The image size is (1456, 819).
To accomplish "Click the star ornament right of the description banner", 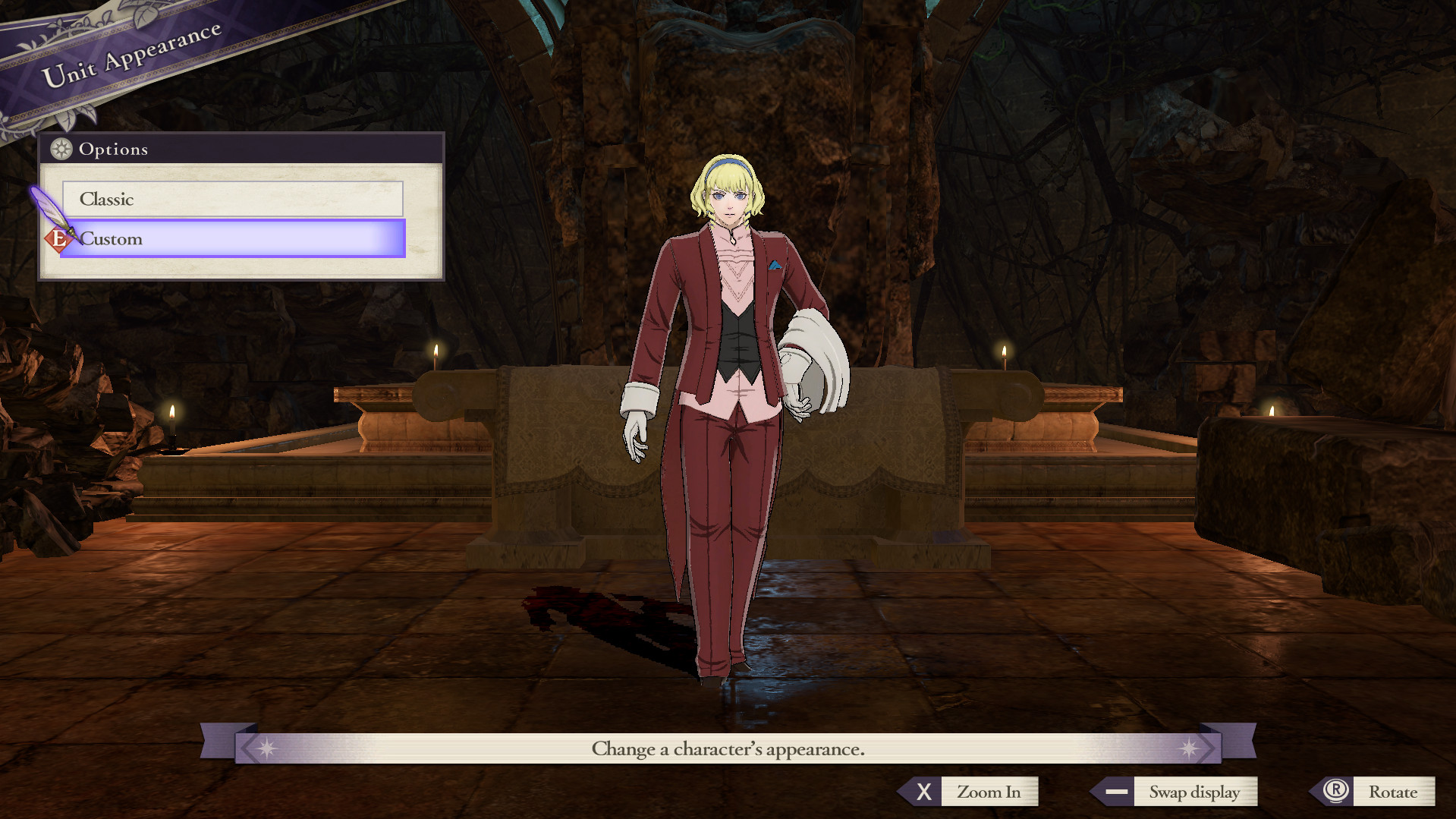I will click(1188, 748).
